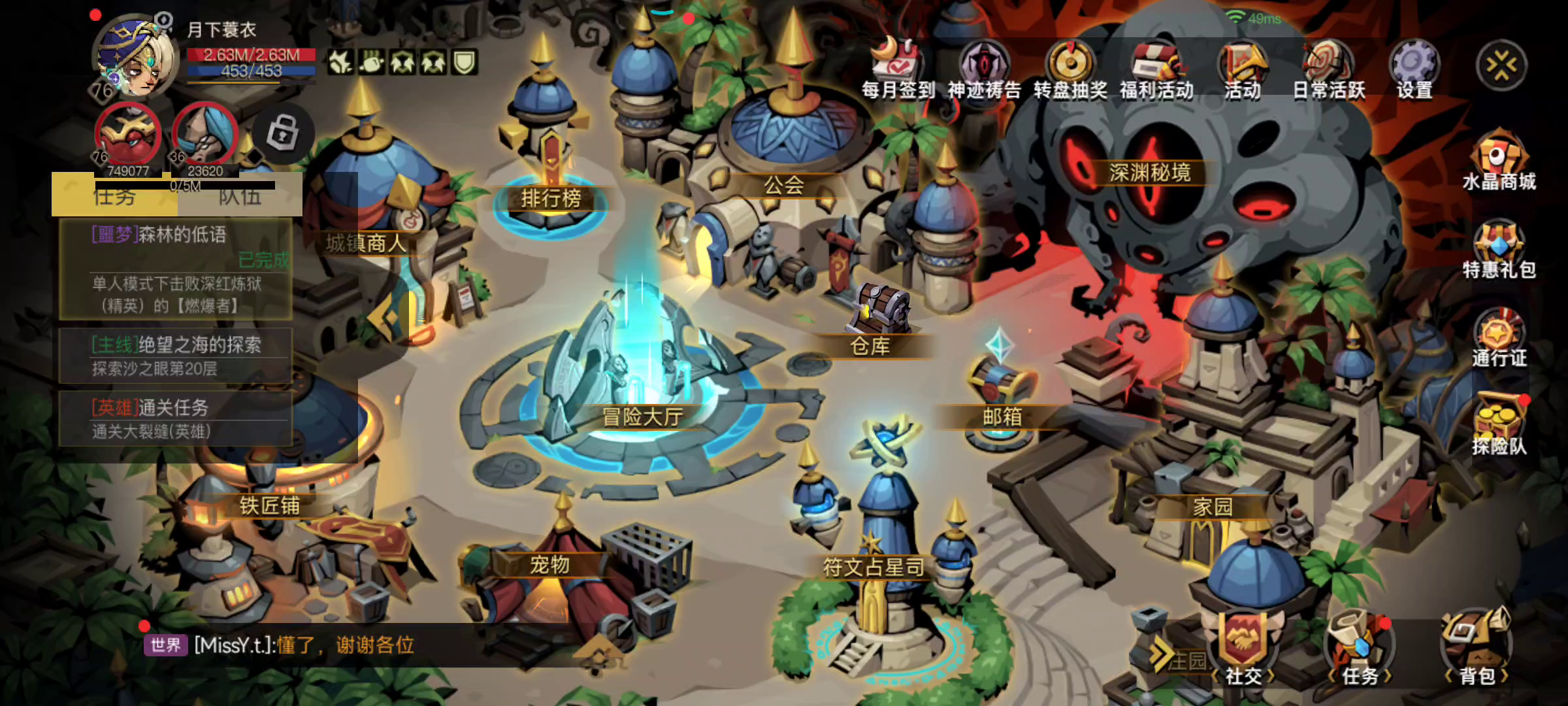The height and width of the screenshot is (706, 1568).
Task: Open the 设置 settings gear
Action: [x=1414, y=67]
